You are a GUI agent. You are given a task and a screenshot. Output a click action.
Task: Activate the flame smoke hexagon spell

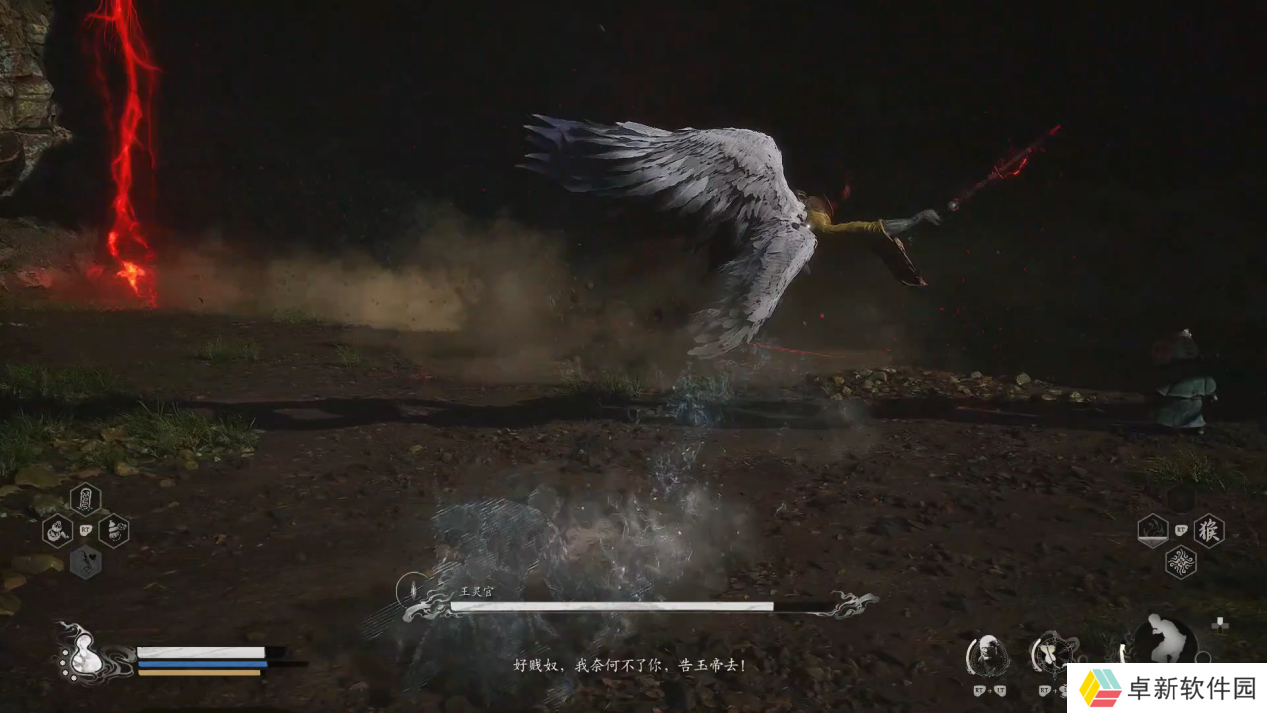tap(1153, 530)
